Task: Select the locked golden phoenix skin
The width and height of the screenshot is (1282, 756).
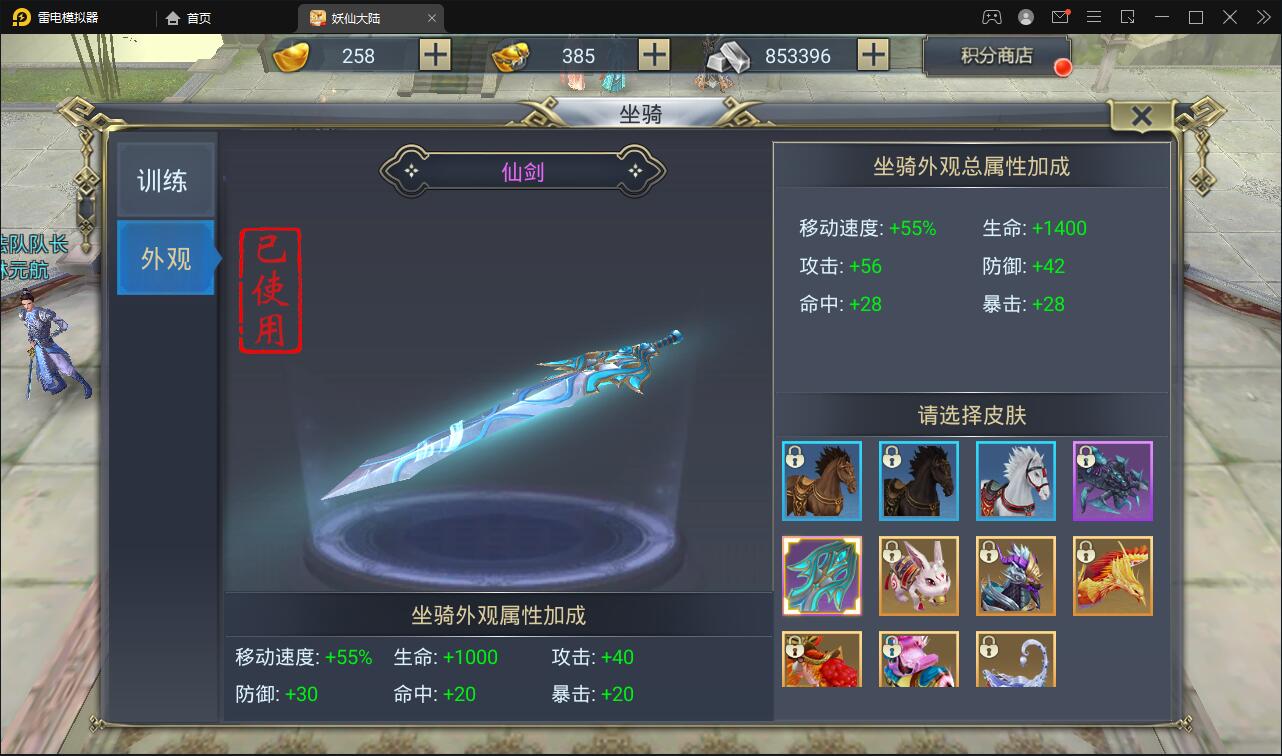Action: coord(1113,576)
